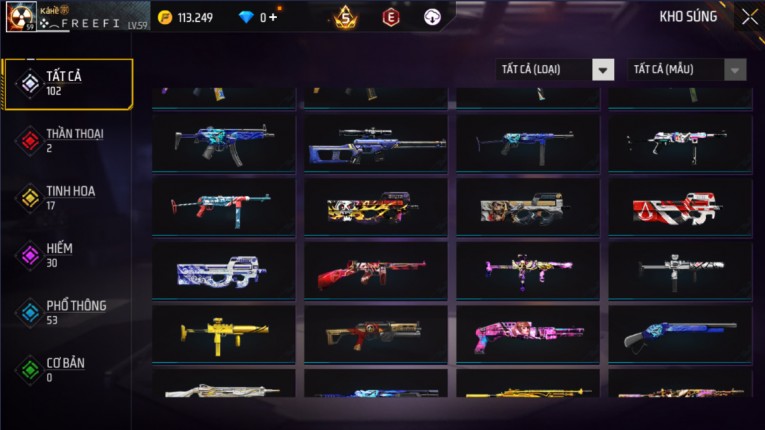Image resolution: width=765 pixels, height=430 pixels.
Task: Select the pink anime shotgun skin
Action: (528, 335)
